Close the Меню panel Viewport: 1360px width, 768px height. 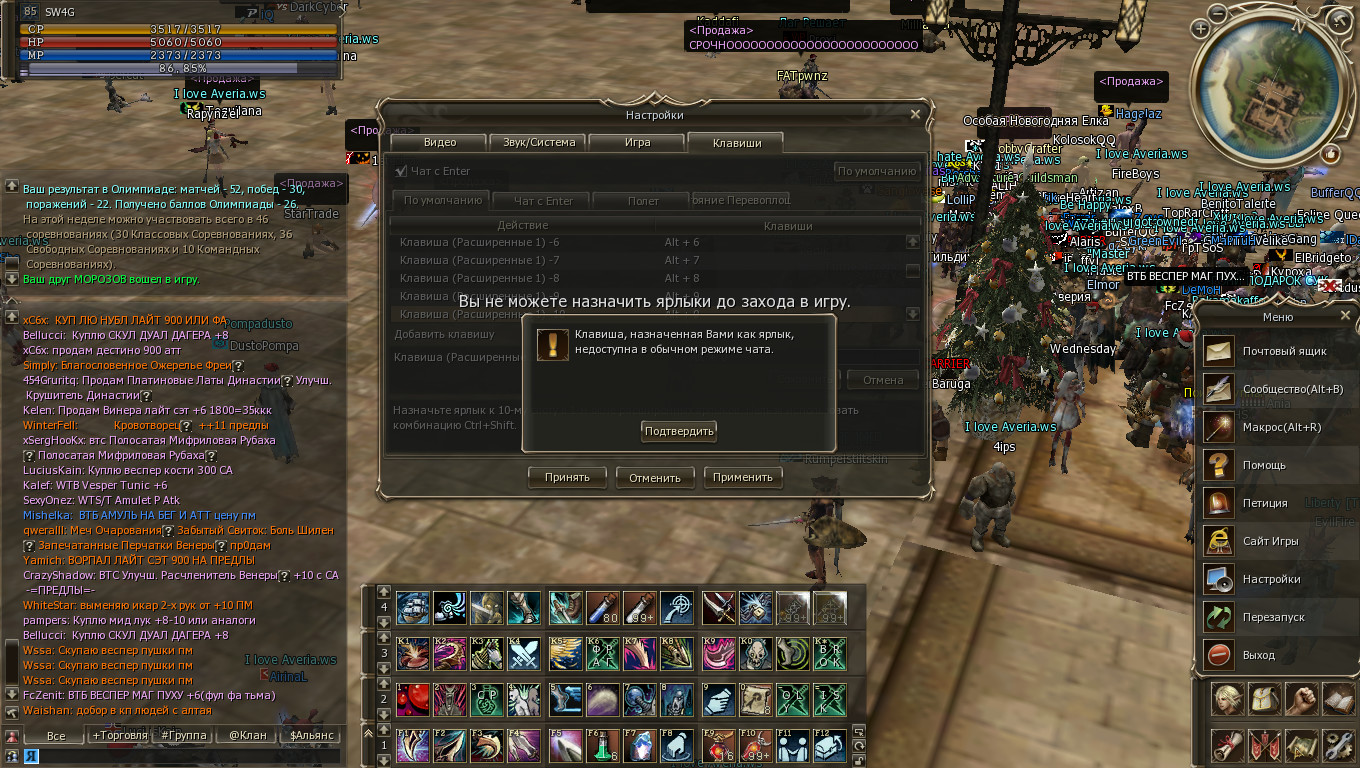coord(1345,316)
